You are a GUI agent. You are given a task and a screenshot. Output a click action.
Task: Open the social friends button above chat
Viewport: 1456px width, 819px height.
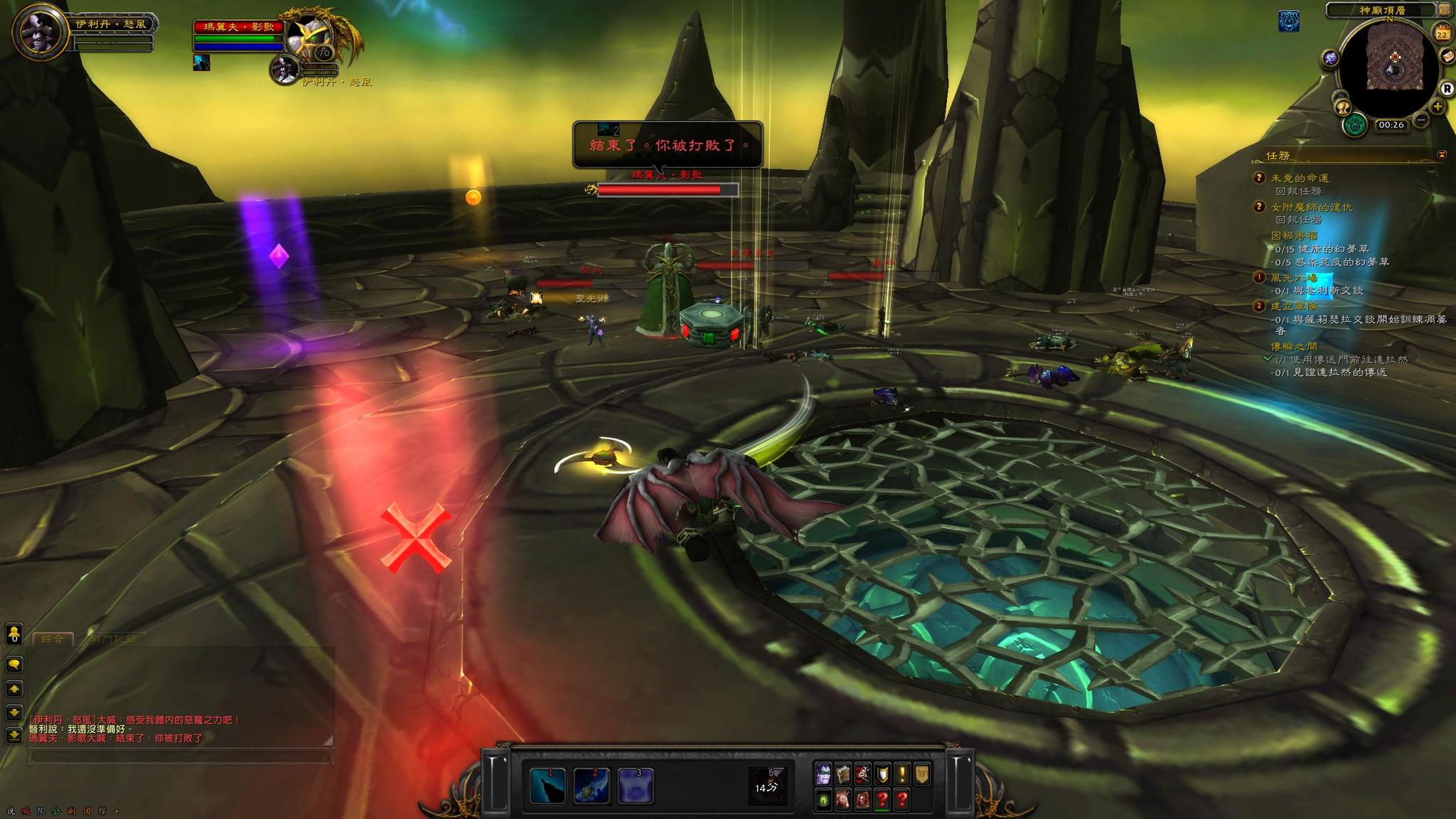14,633
